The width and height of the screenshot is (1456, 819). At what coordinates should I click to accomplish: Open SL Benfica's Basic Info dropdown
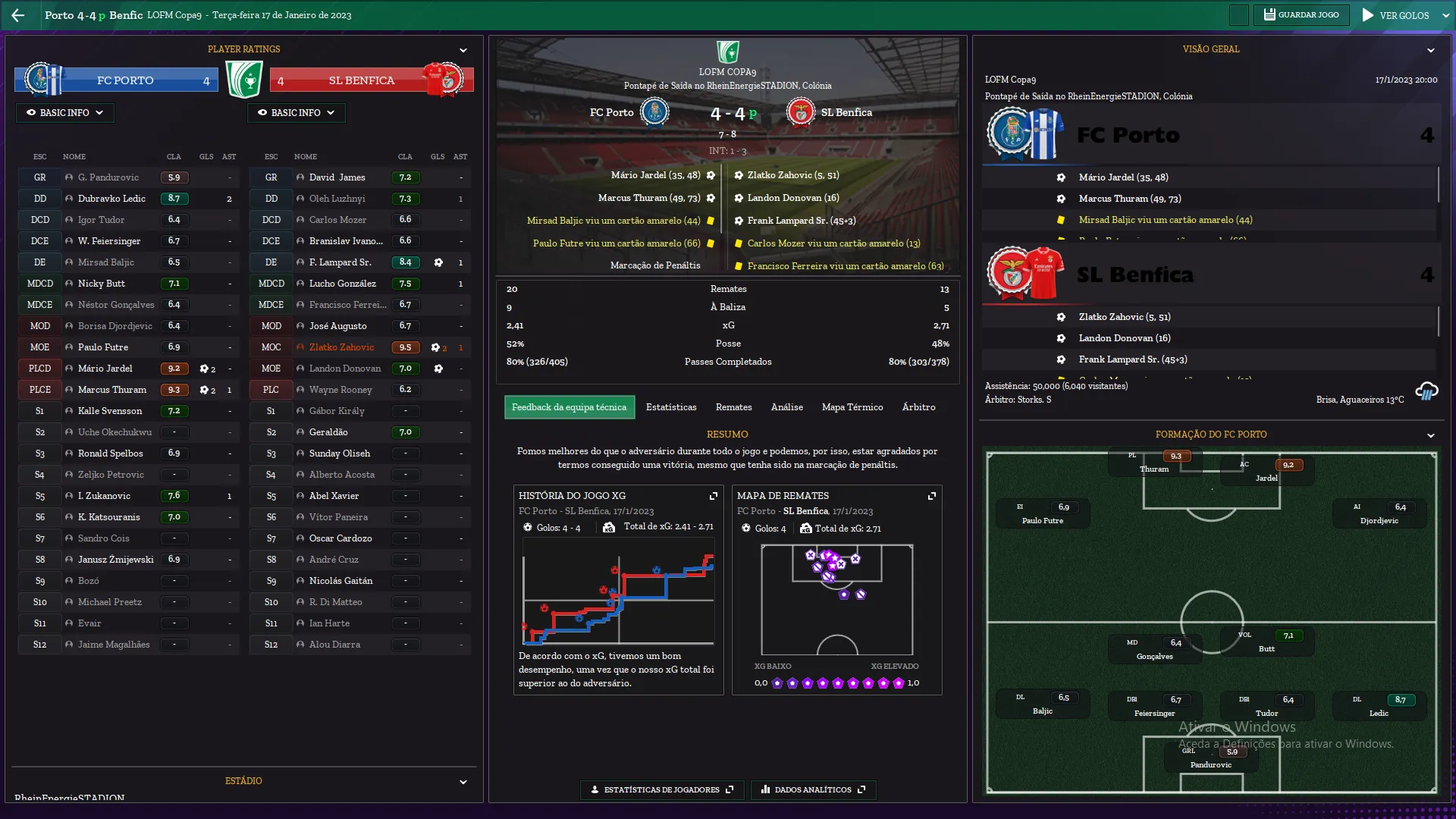[296, 113]
